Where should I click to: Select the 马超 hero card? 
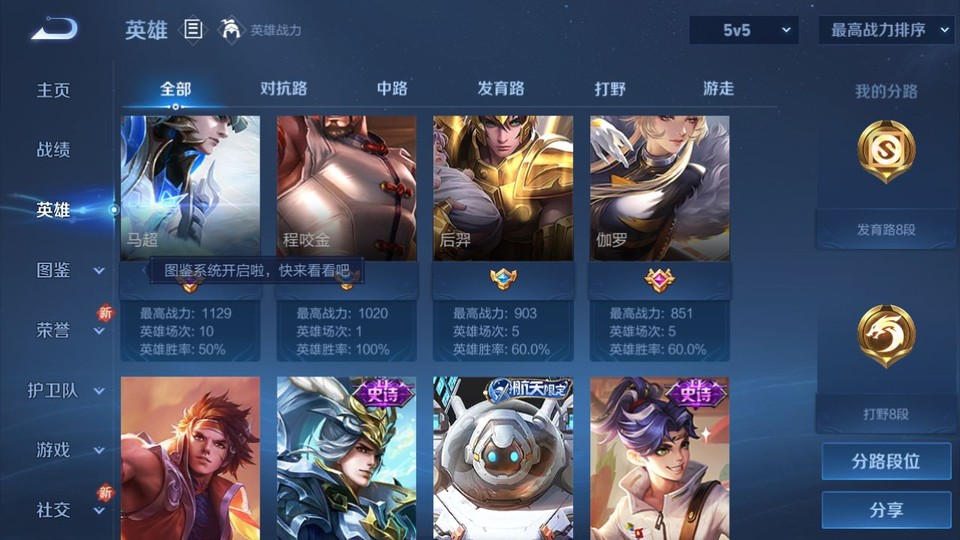pos(190,188)
